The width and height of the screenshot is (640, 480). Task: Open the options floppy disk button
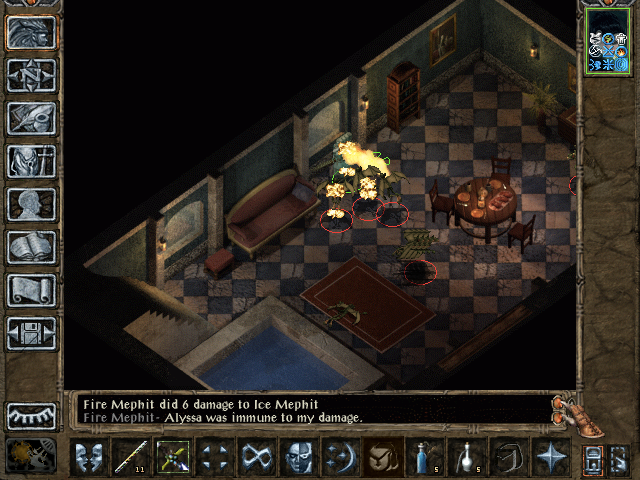tap(32, 333)
